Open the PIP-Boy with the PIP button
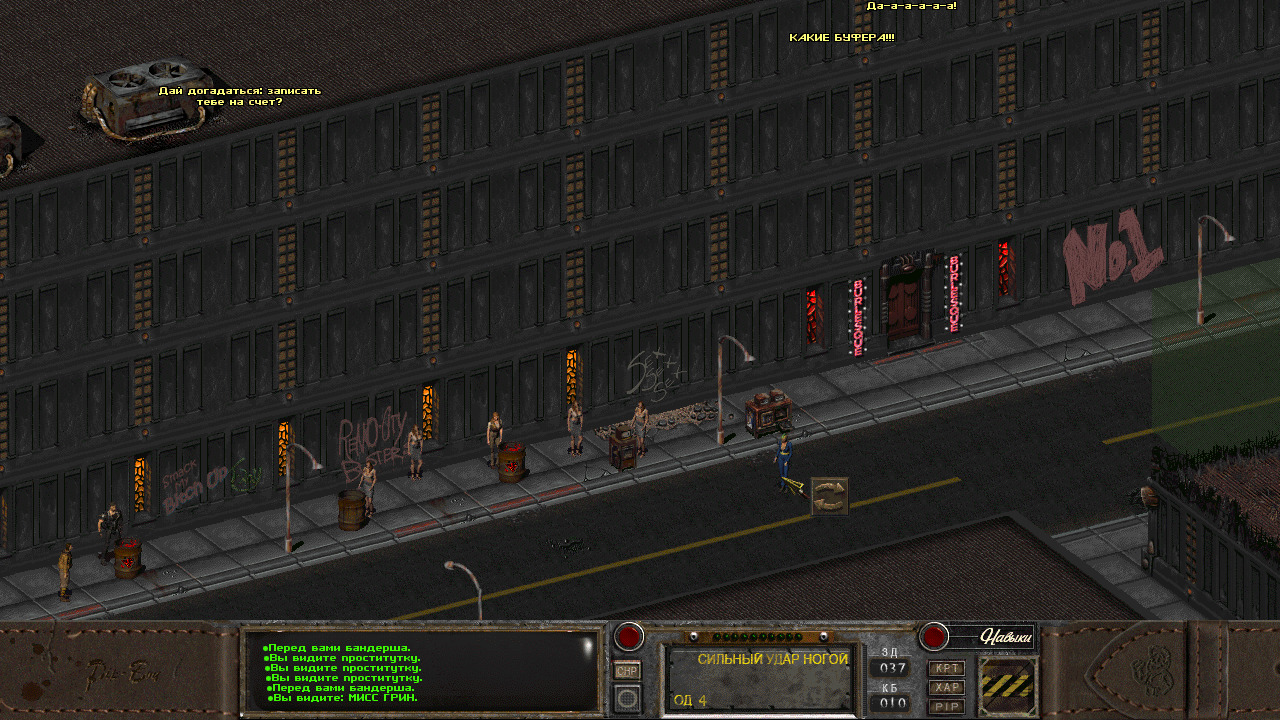Viewport: 1280px width, 720px height. [x=947, y=706]
